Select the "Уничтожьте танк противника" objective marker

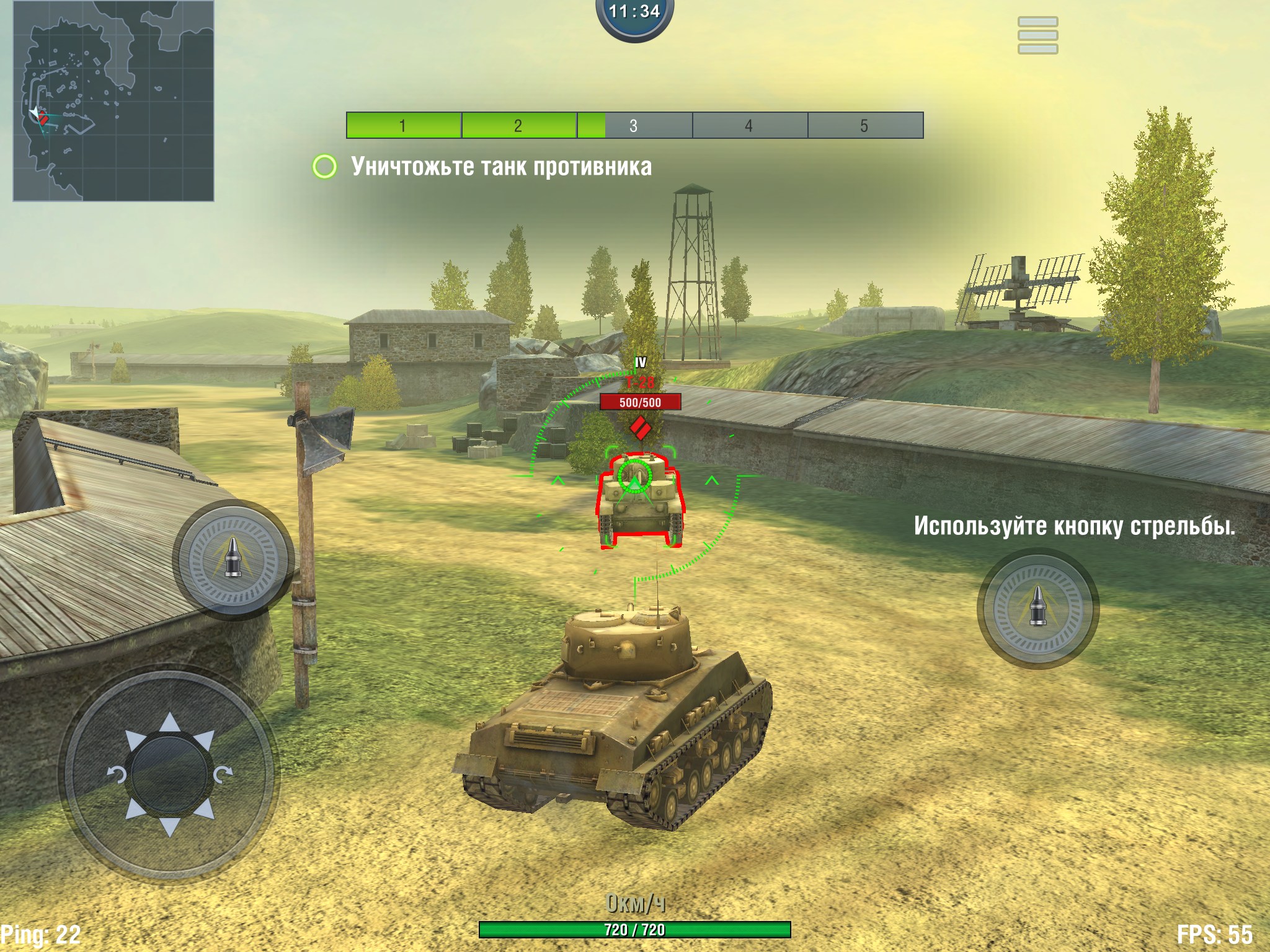click(324, 167)
